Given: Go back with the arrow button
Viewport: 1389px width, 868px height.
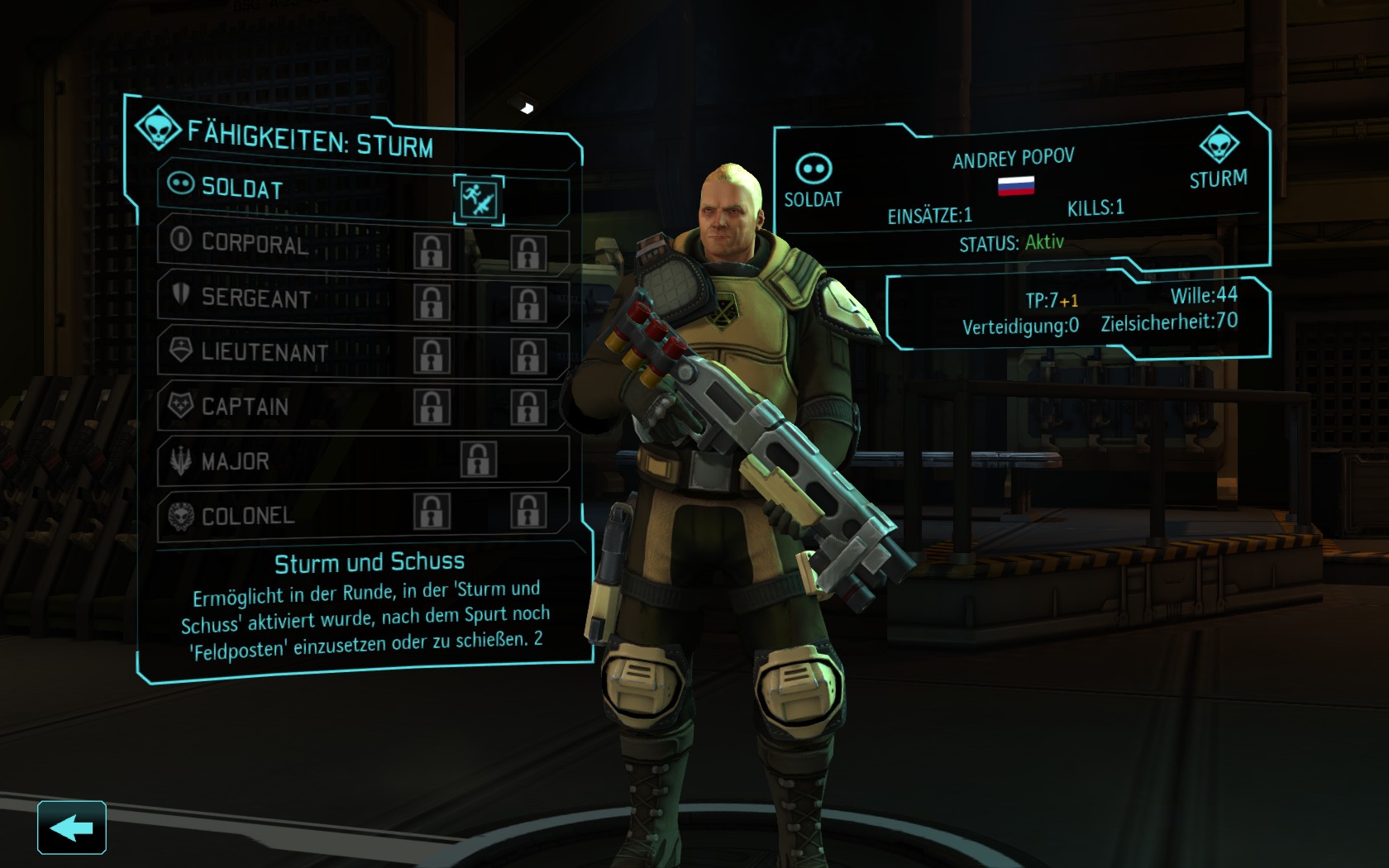Looking at the screenshot, I should [72, 827].
